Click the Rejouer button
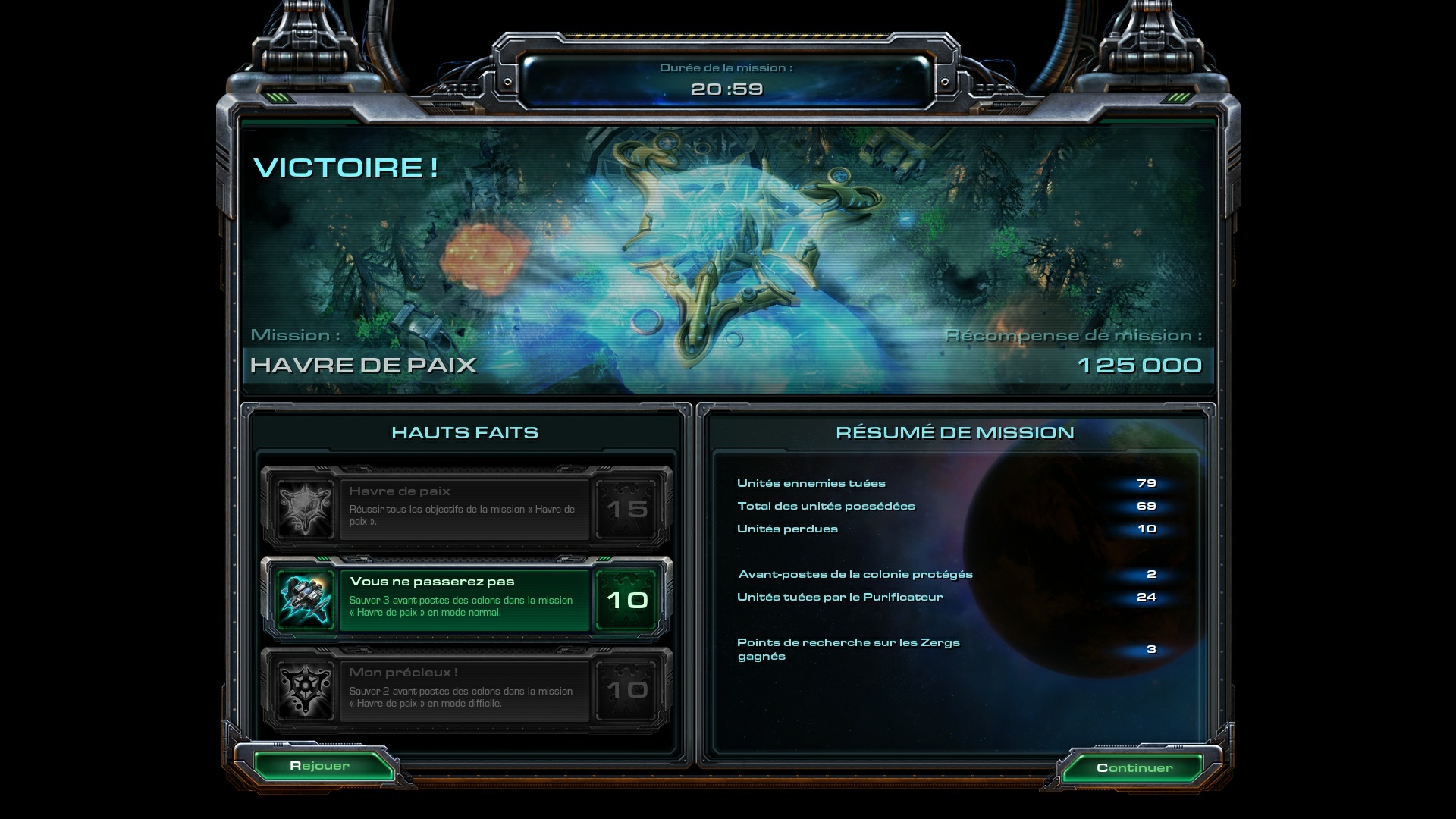1456x819 pixels. point(319,766)
